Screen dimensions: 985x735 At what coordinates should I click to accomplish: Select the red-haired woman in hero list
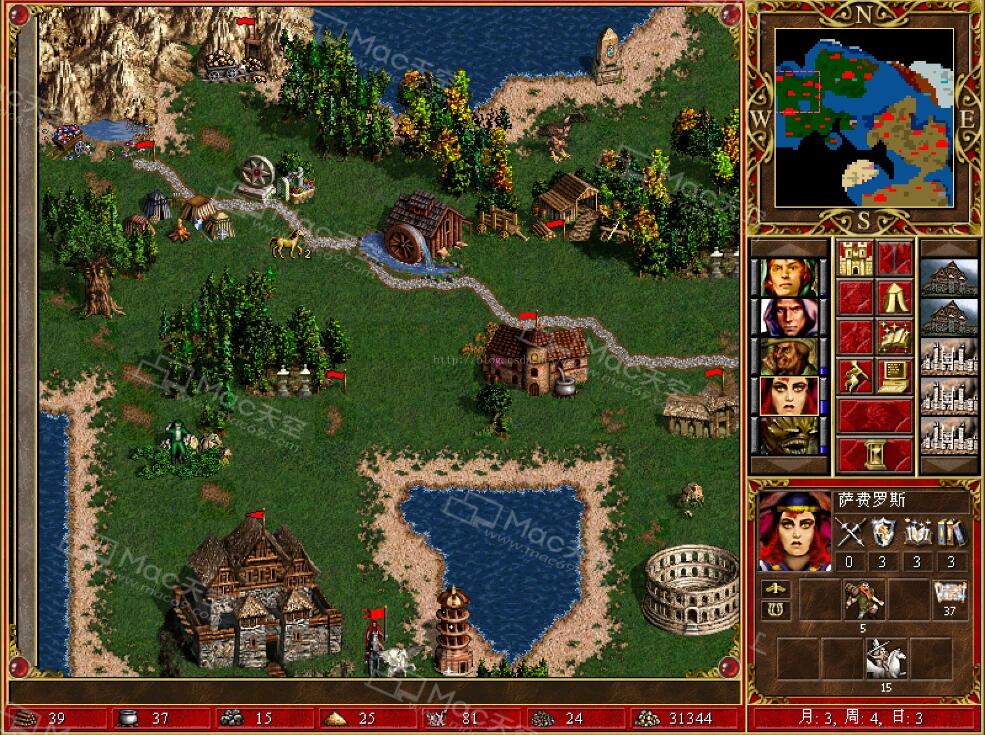tap(789, 396)
